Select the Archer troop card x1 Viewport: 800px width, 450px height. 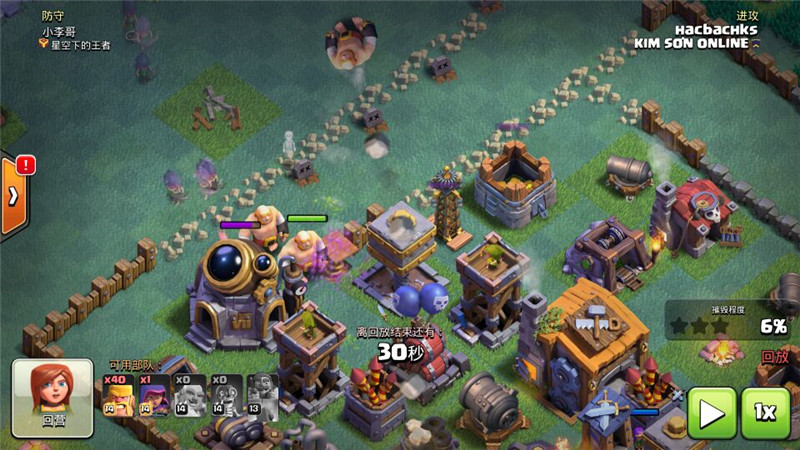tap(154, 395)
